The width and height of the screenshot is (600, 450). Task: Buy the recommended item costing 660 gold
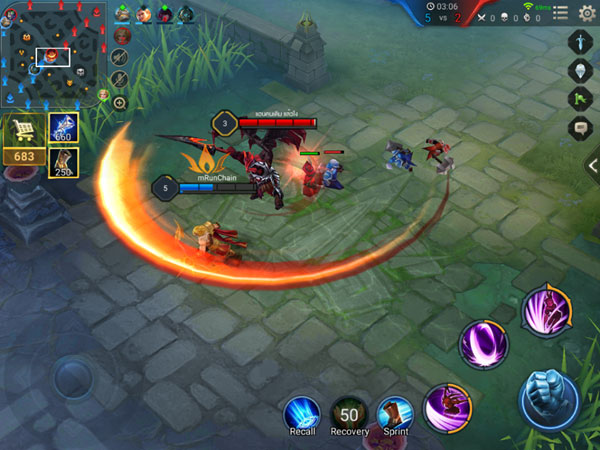tap(63, 127)
